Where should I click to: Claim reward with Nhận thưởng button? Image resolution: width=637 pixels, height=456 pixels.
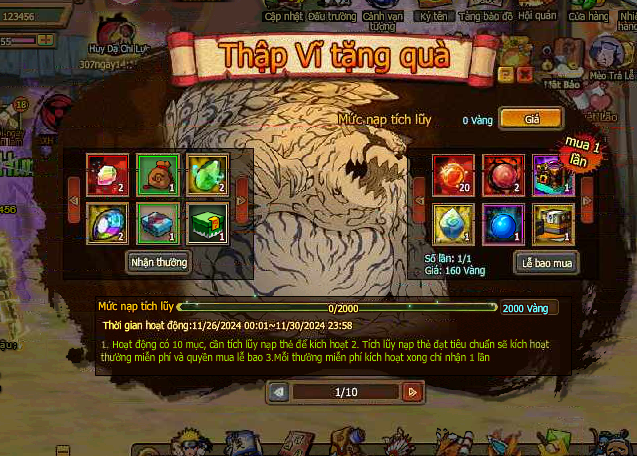(x=160, y=262)
